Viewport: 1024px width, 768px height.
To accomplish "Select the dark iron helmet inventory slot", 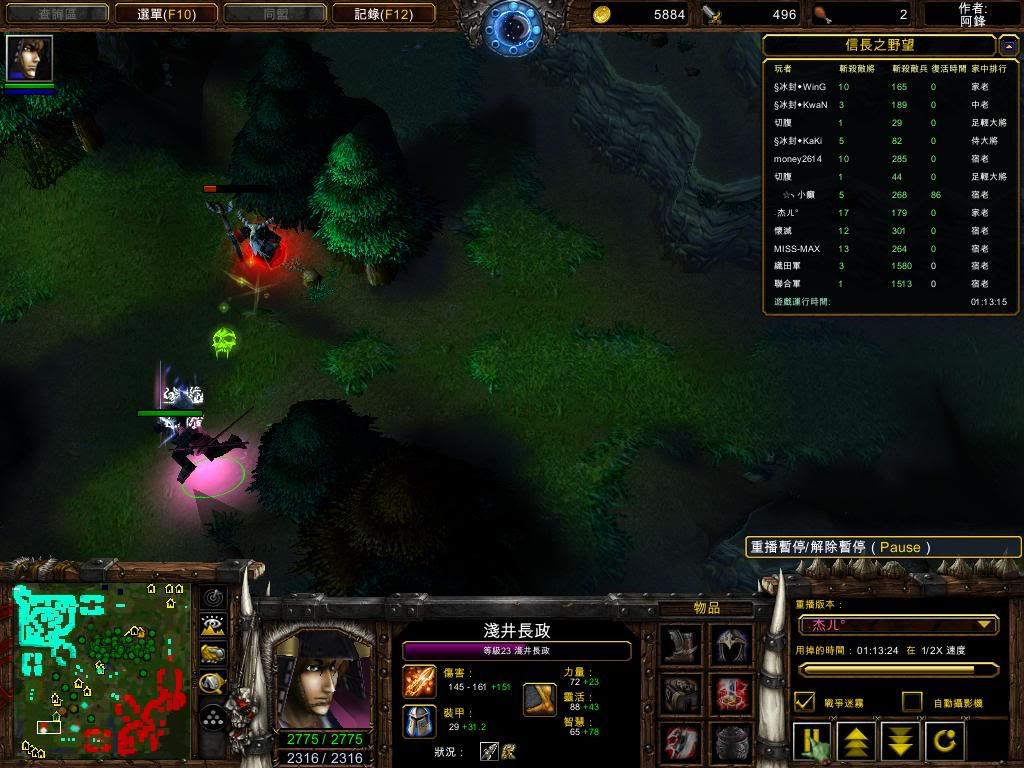I will click(731, 743).
